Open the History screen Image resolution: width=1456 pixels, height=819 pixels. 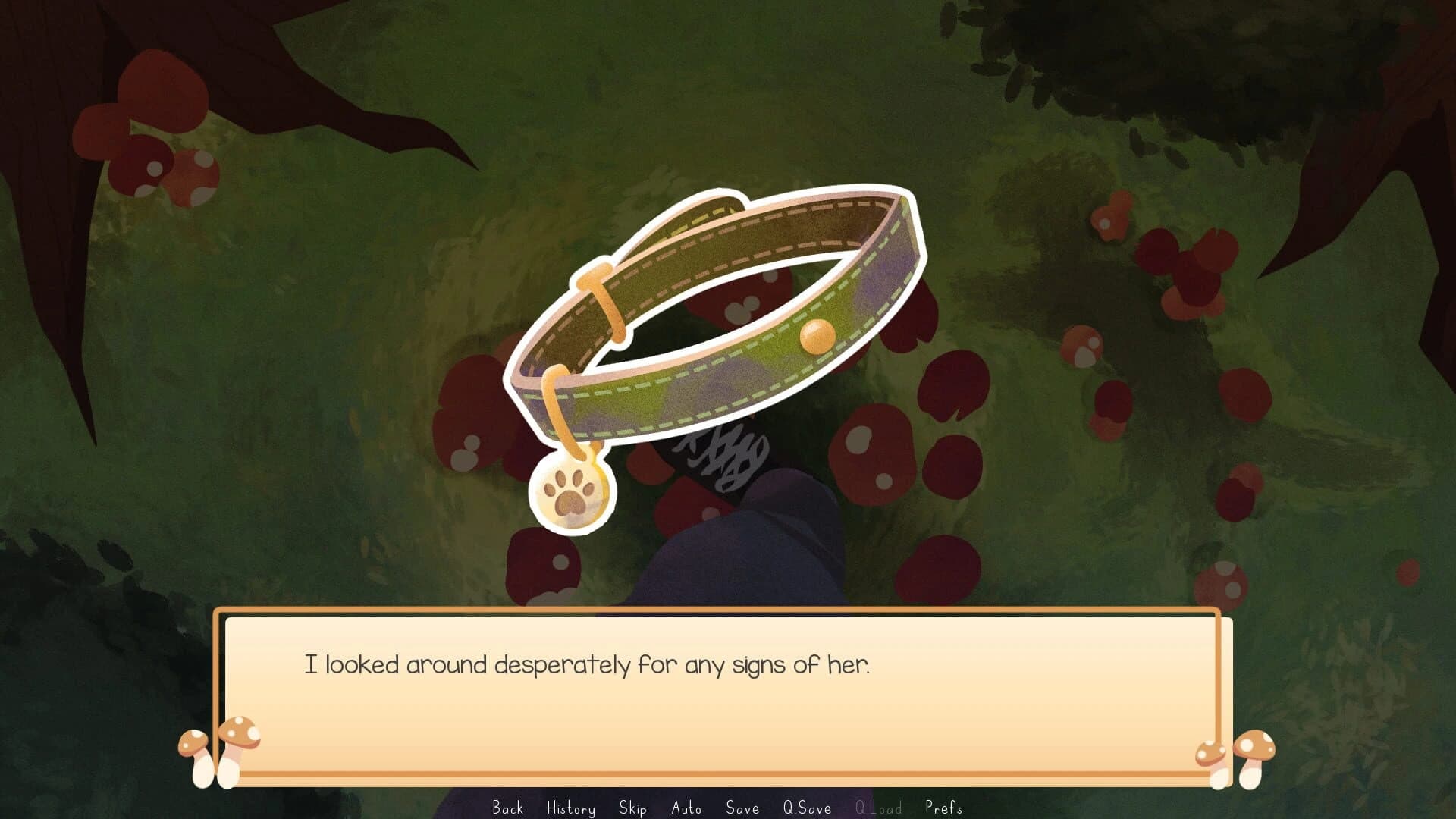point(572,808)
